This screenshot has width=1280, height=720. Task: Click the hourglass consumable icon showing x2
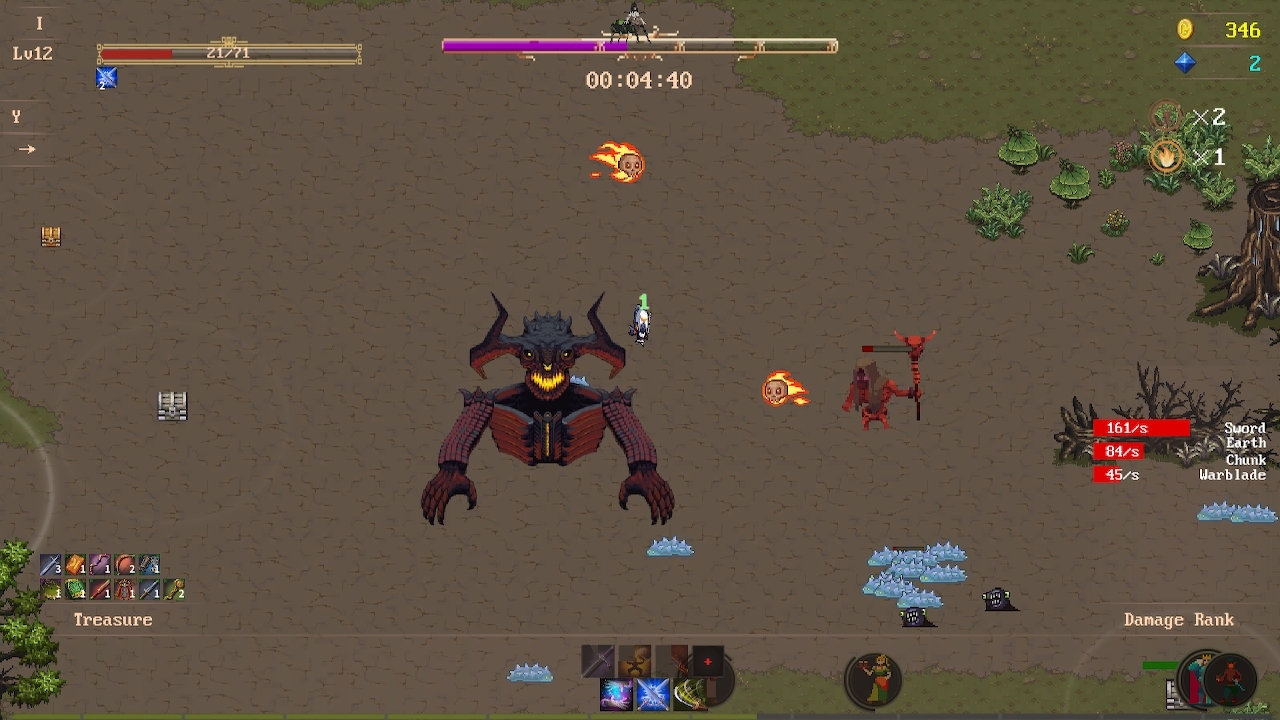click(x=1165, y=116)
